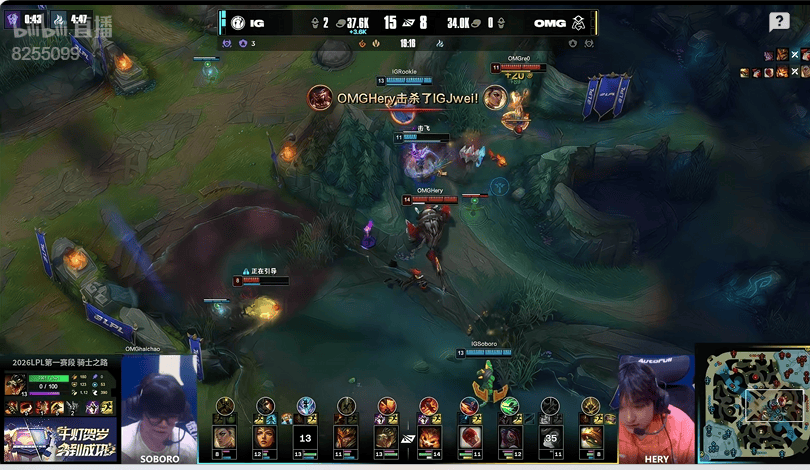Viewport: 810px width, 470px height.
Task: Click the bilibili live logo
Action: click(x=62, y=30)
